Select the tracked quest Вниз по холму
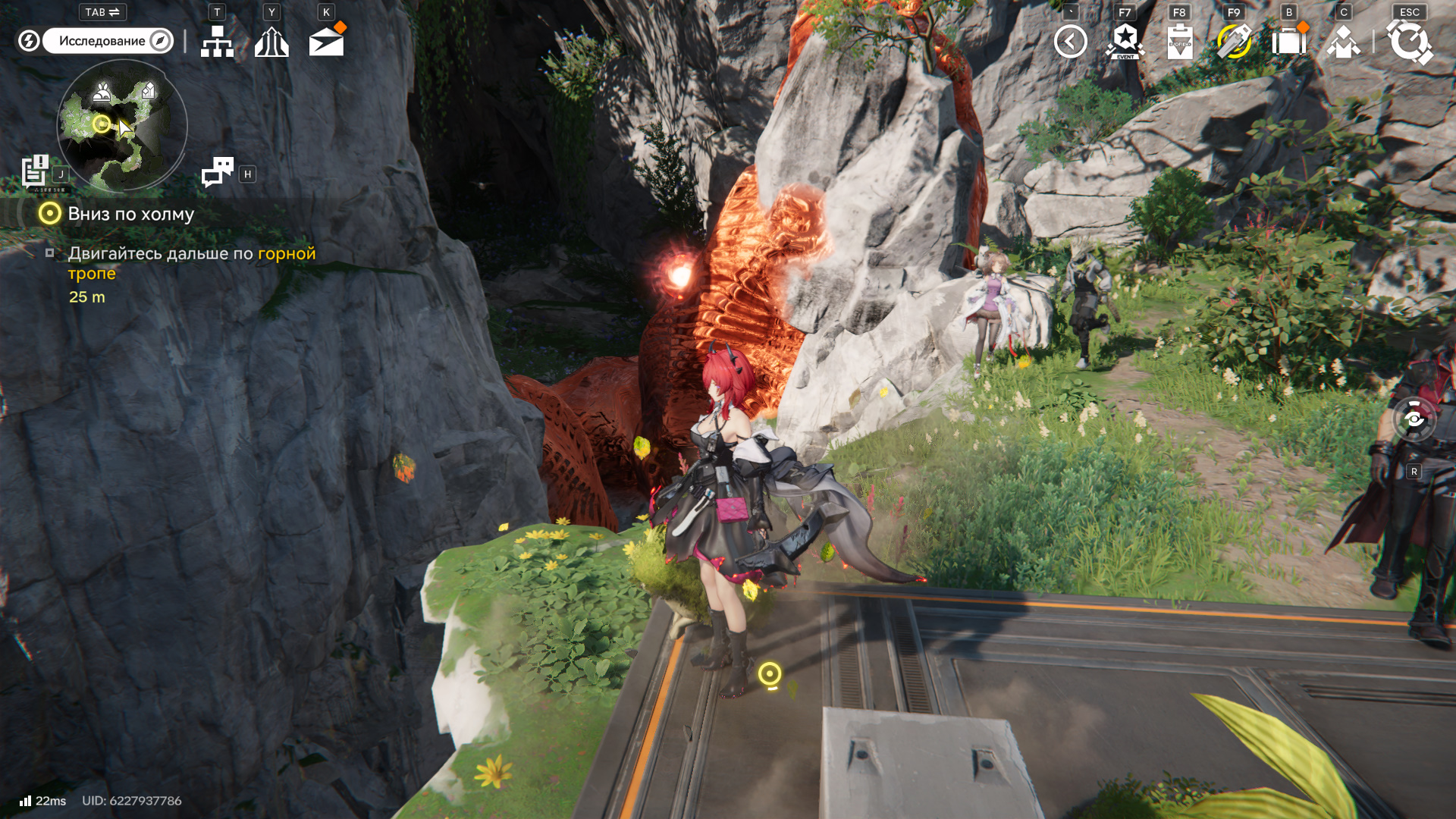Image resolution: width=1456 pixels, height=819 pixels. (x=130, y=214)
